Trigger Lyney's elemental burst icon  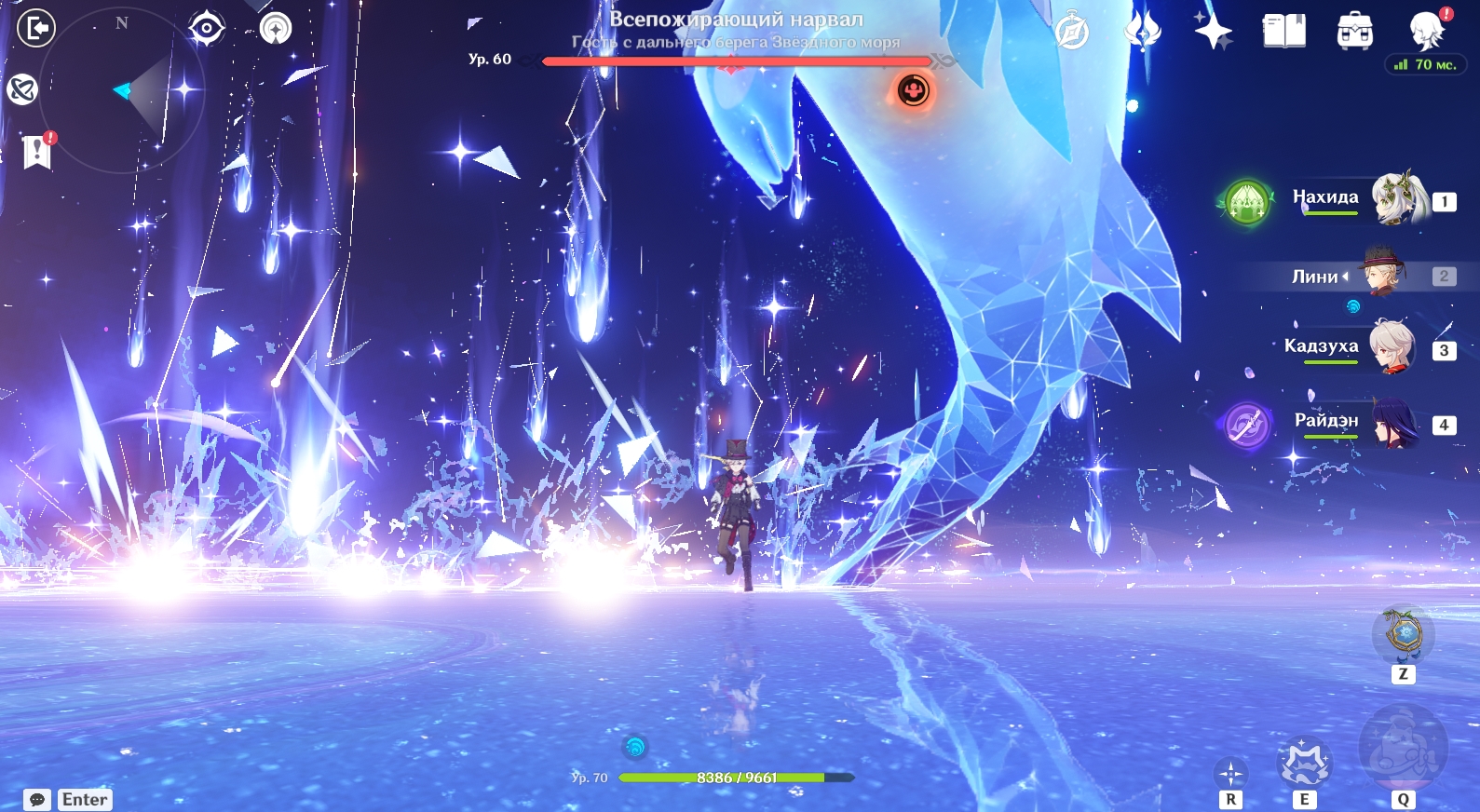pyautogui.click(x=1403, y=748)
